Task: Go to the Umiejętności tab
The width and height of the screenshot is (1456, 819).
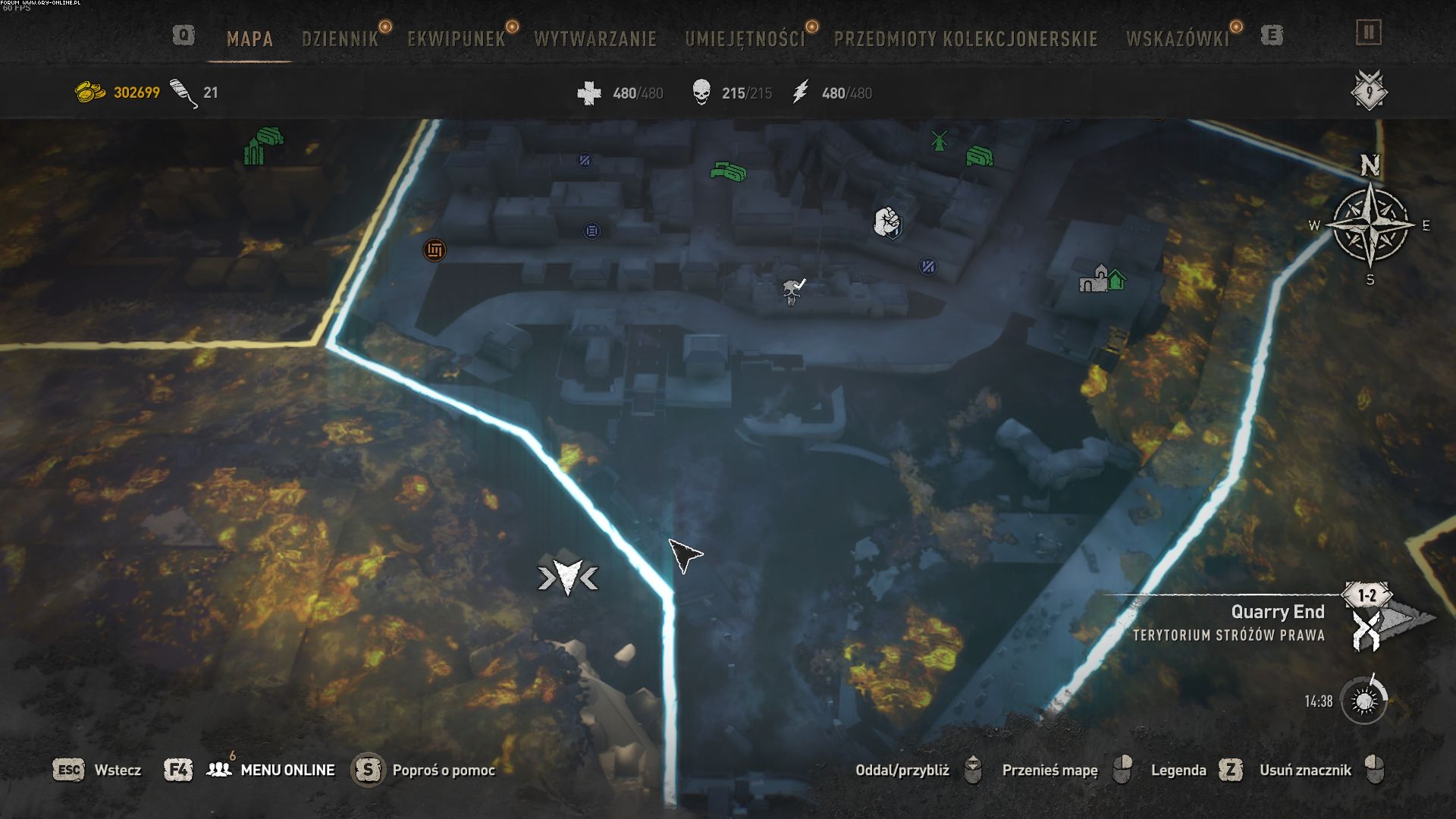Action: 745,39
